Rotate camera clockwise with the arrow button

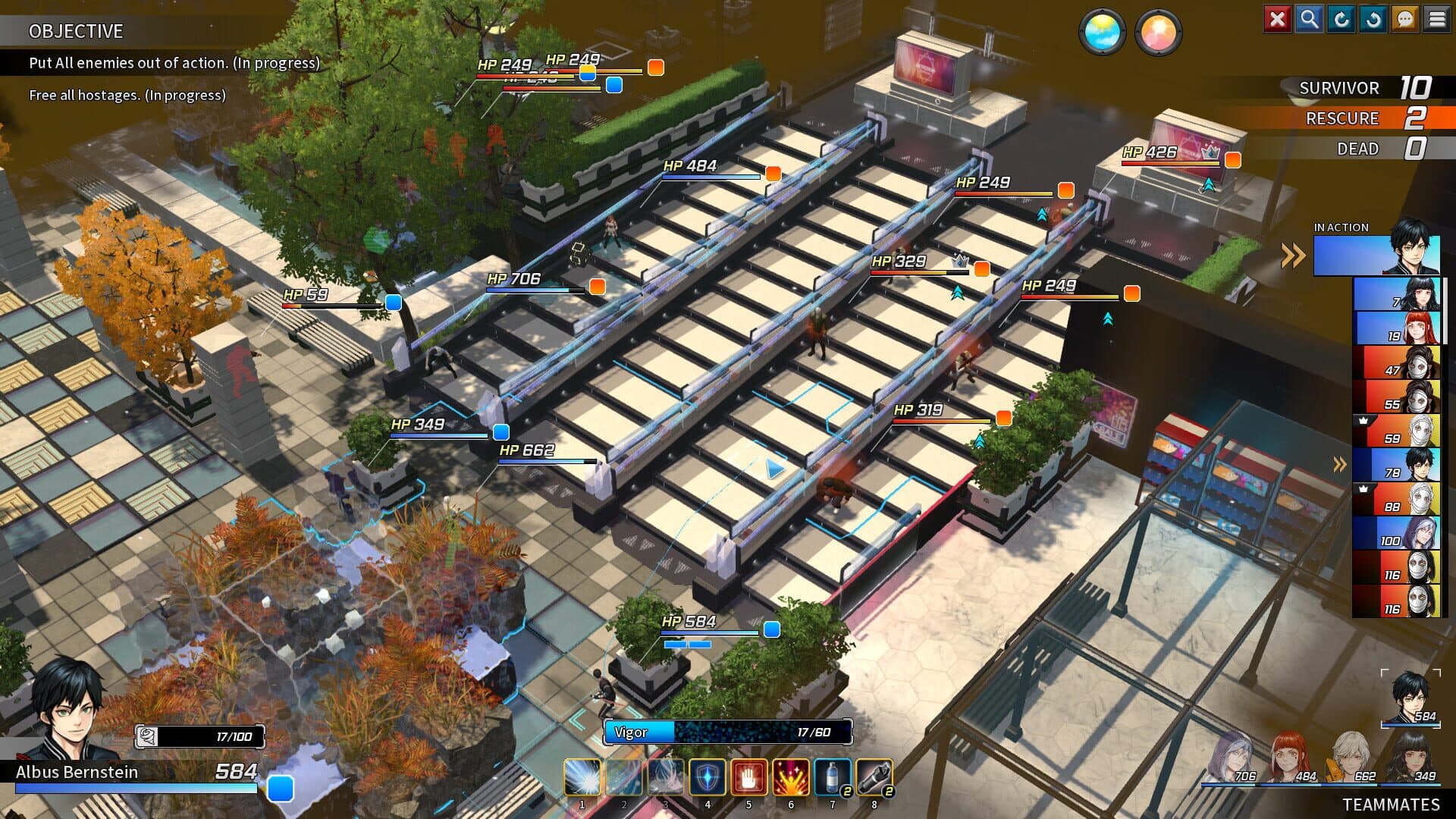(x=1341, y=19)
